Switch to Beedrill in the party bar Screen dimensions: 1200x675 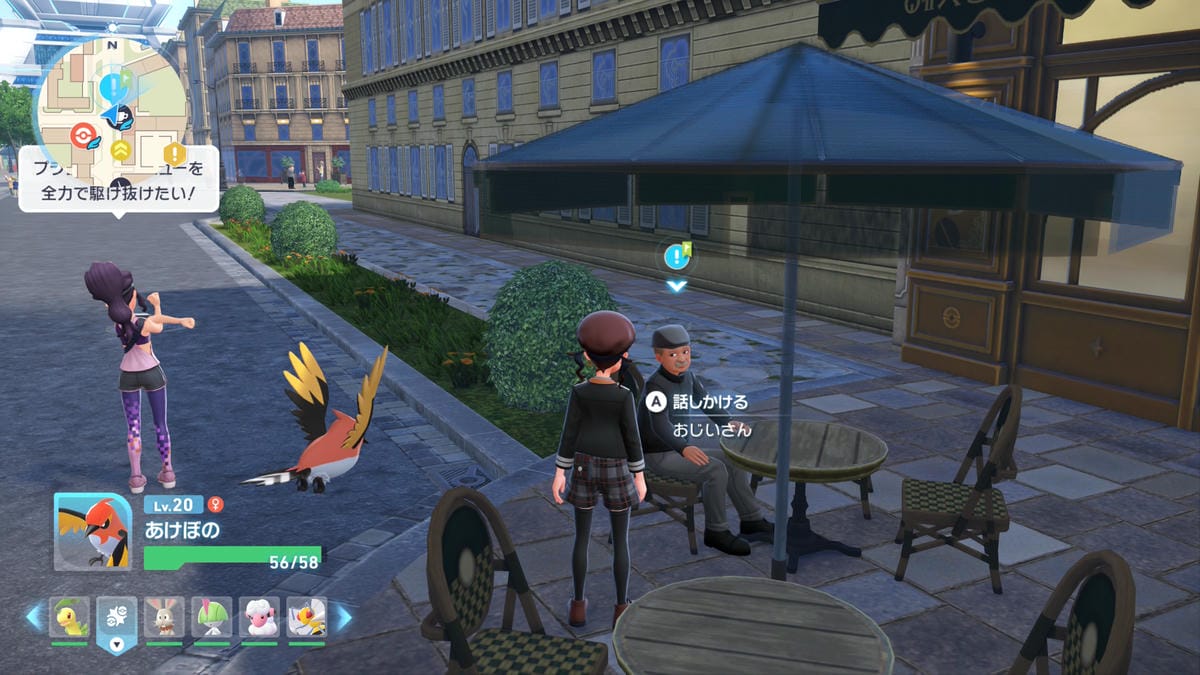click(307, 618)
